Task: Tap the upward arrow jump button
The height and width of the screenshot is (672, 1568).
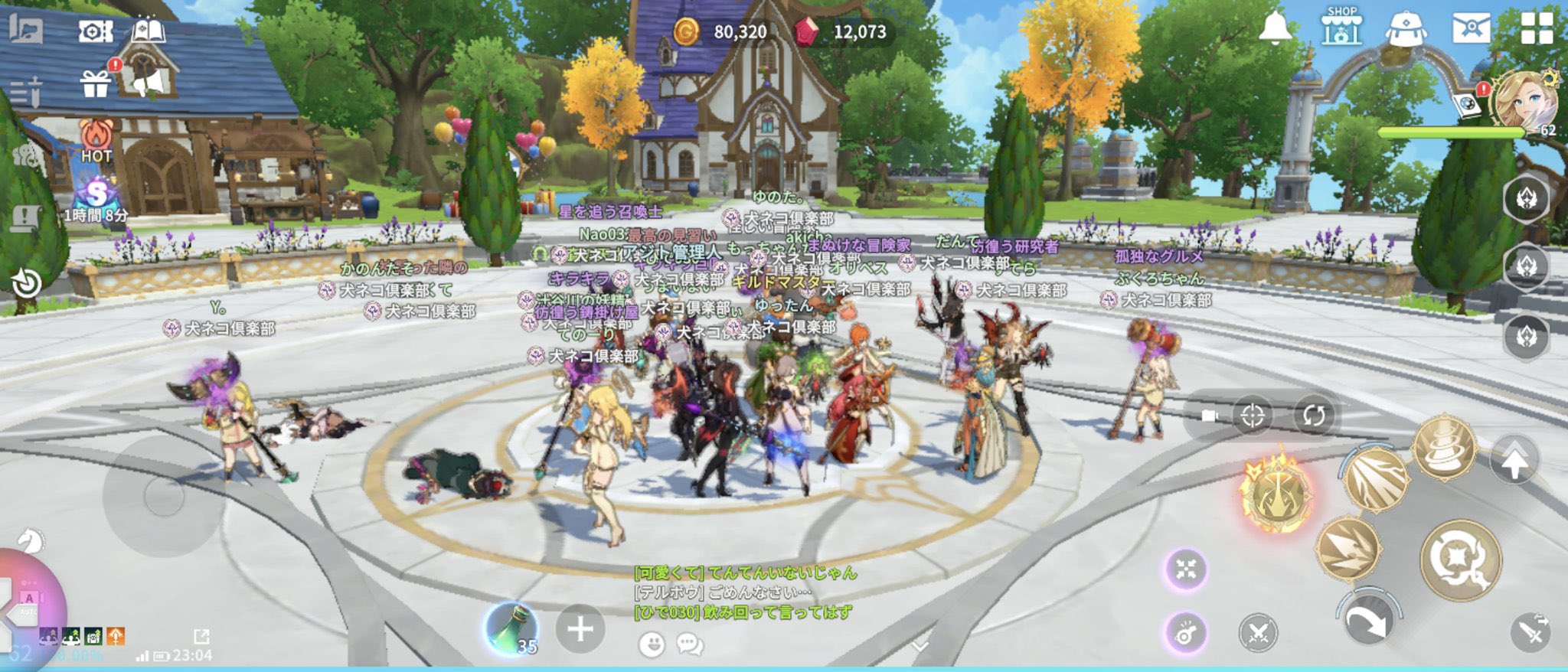Action: (x=1514, y=461)
